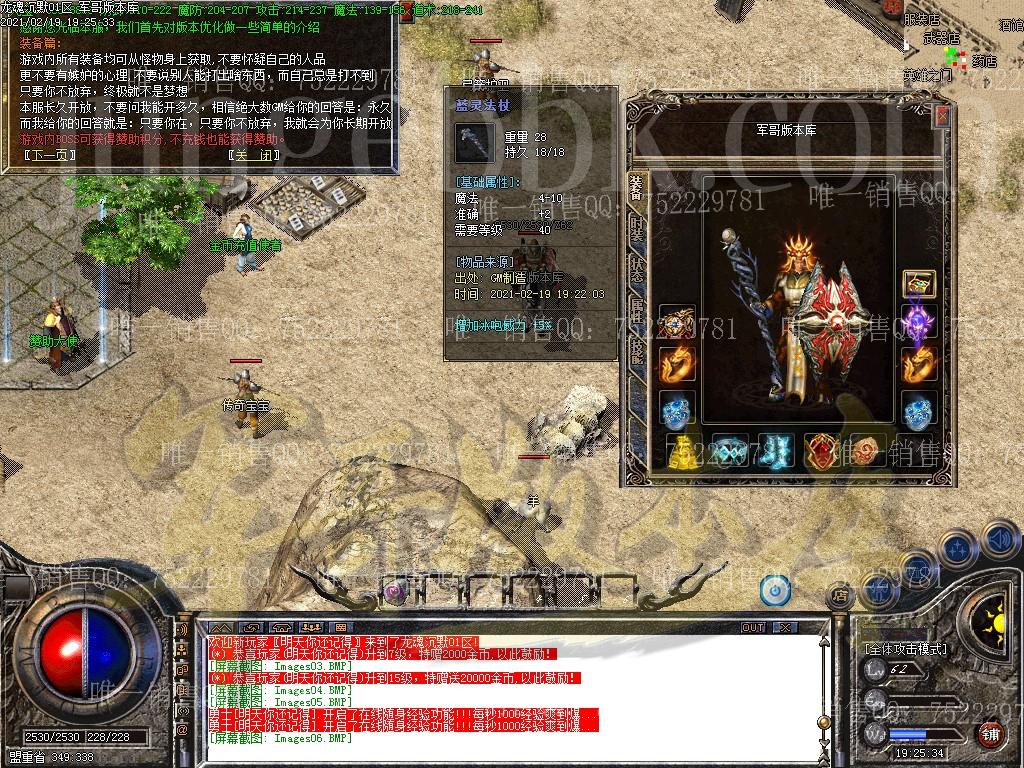Viewport: 1024px width, 768px height.
Task: Go to the next page (下一页) of the notice
Action: [x=47, y=155]
